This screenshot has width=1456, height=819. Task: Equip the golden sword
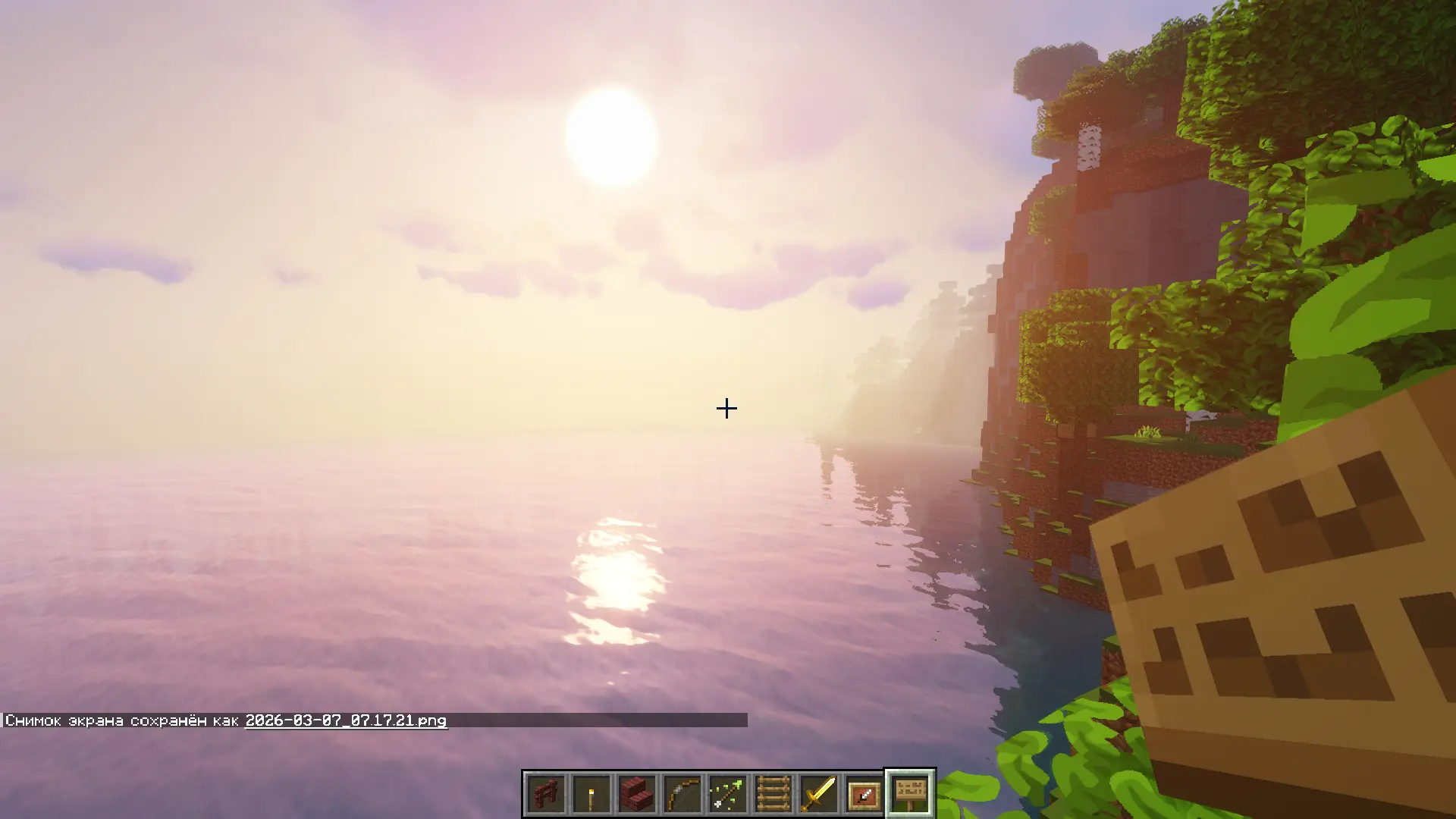tap(819, 794)
